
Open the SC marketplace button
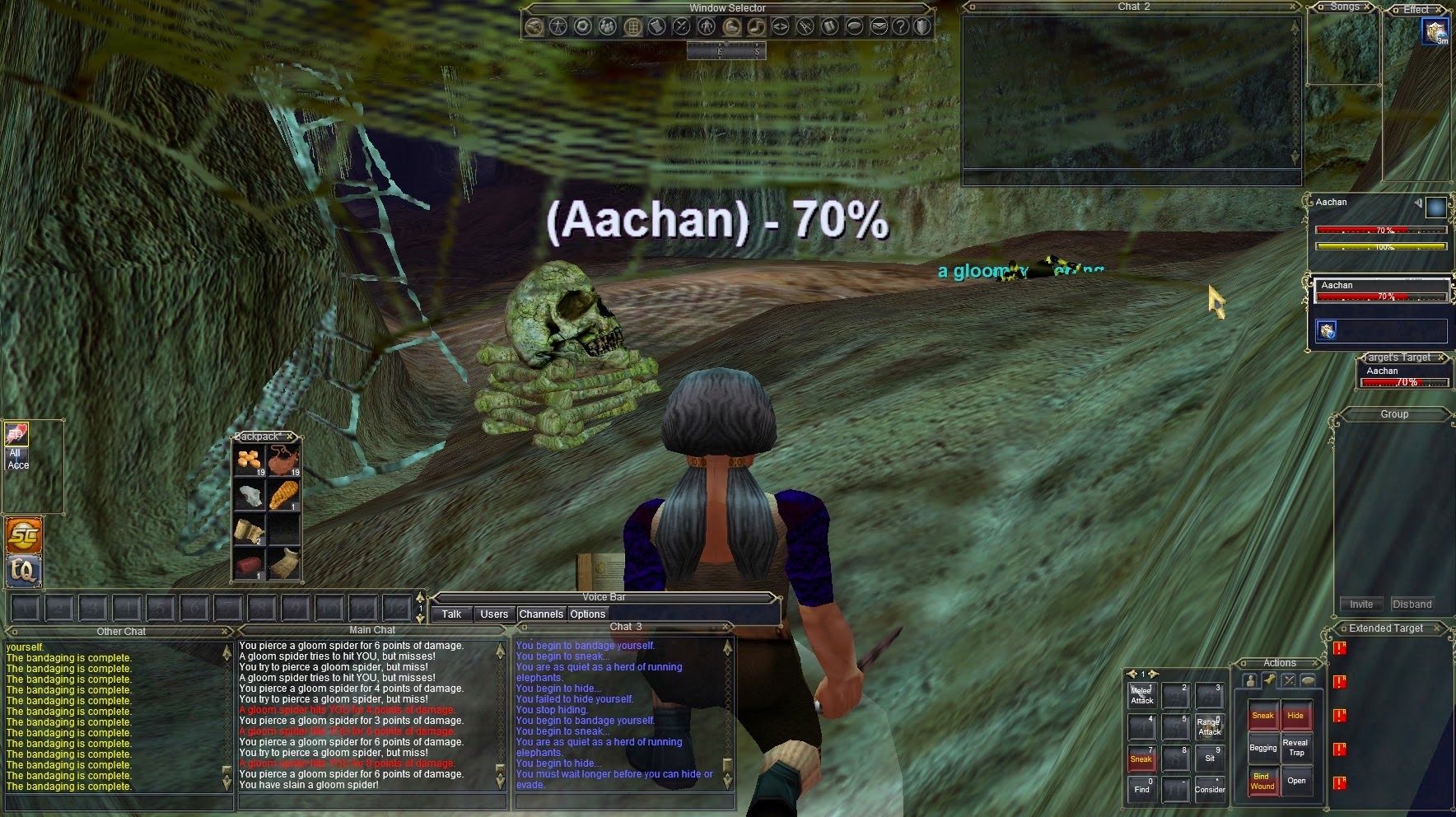pyautogui.click(x=23, y=535)
